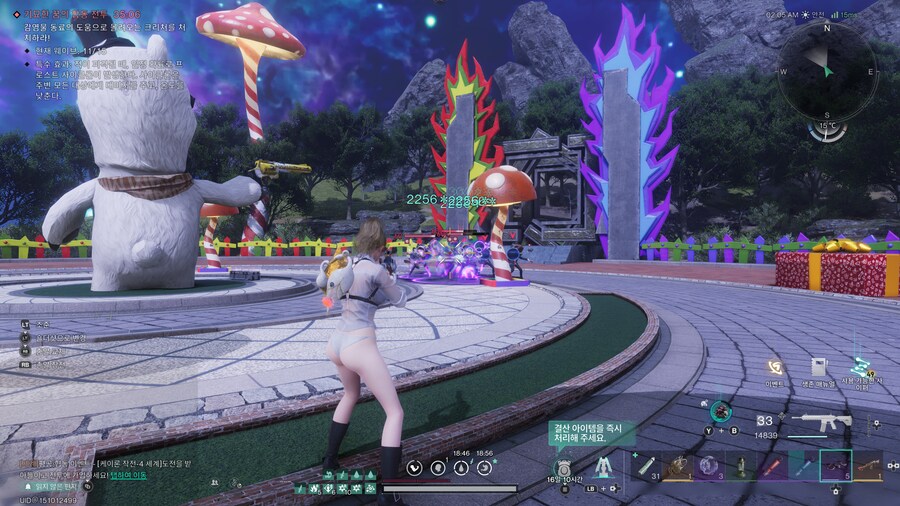Viewport: 900px width, 506px height.
Task: Select the orange rifle slot in hotbar
Action: click(867, 465)
